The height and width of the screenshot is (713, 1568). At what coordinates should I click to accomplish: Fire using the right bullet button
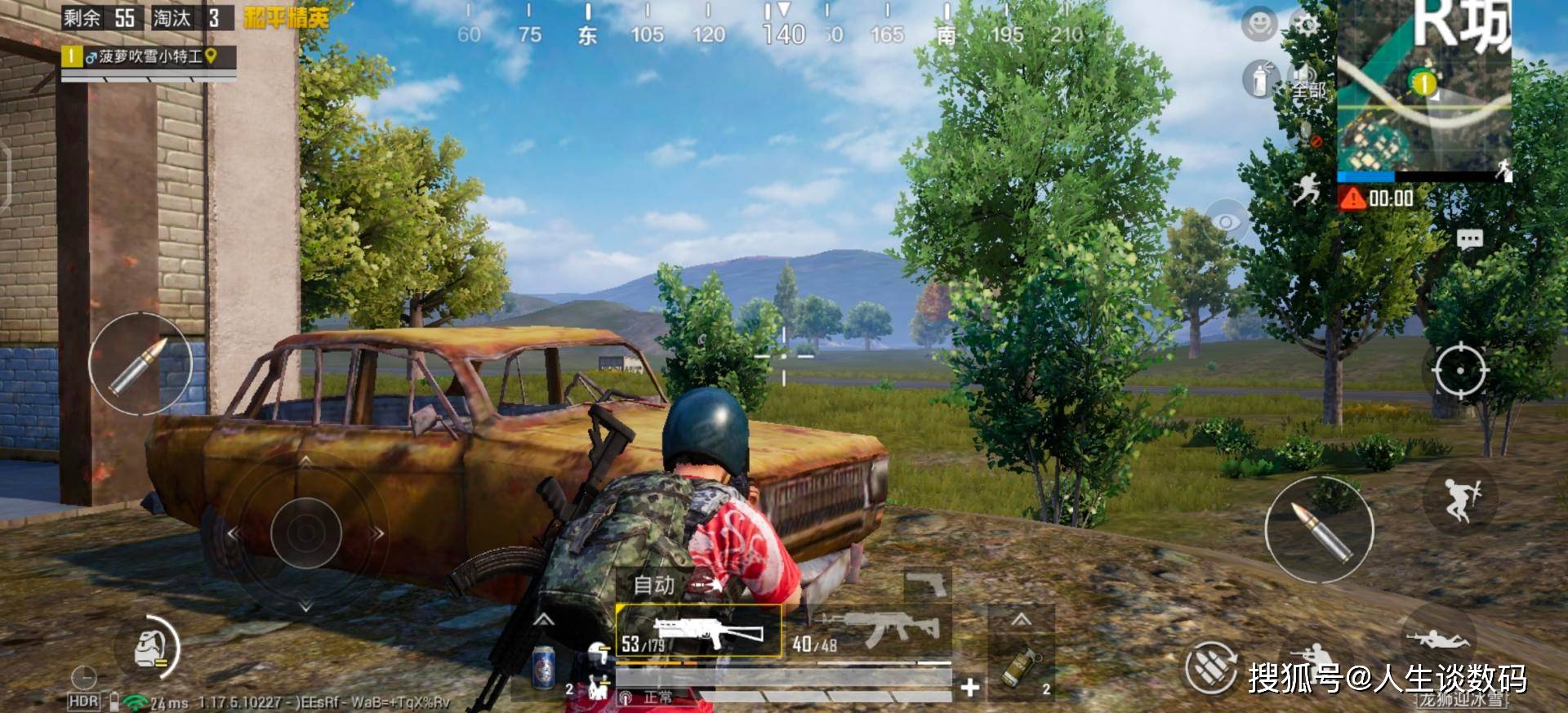click(1319, 529)
